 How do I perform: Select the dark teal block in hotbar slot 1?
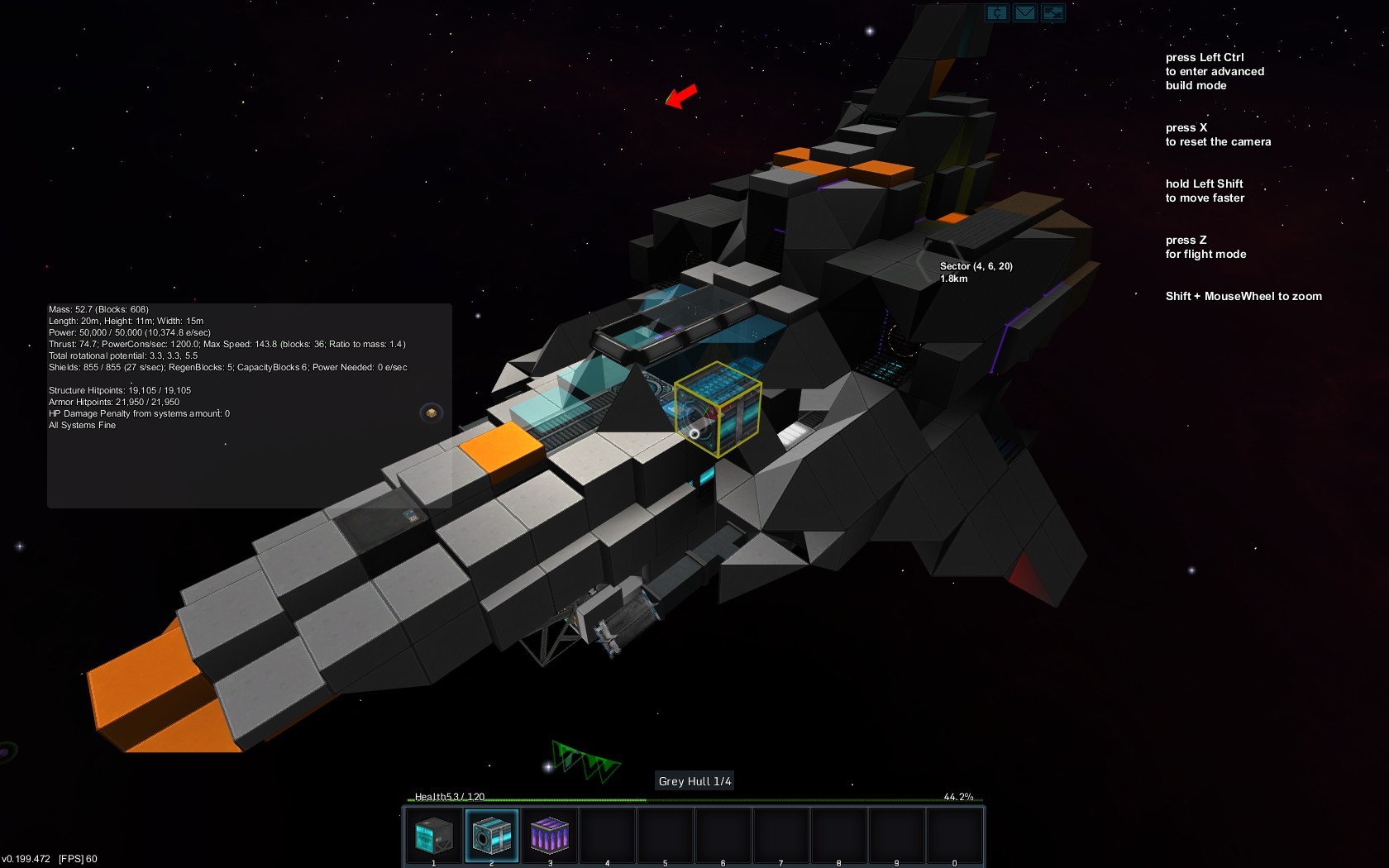434,836
